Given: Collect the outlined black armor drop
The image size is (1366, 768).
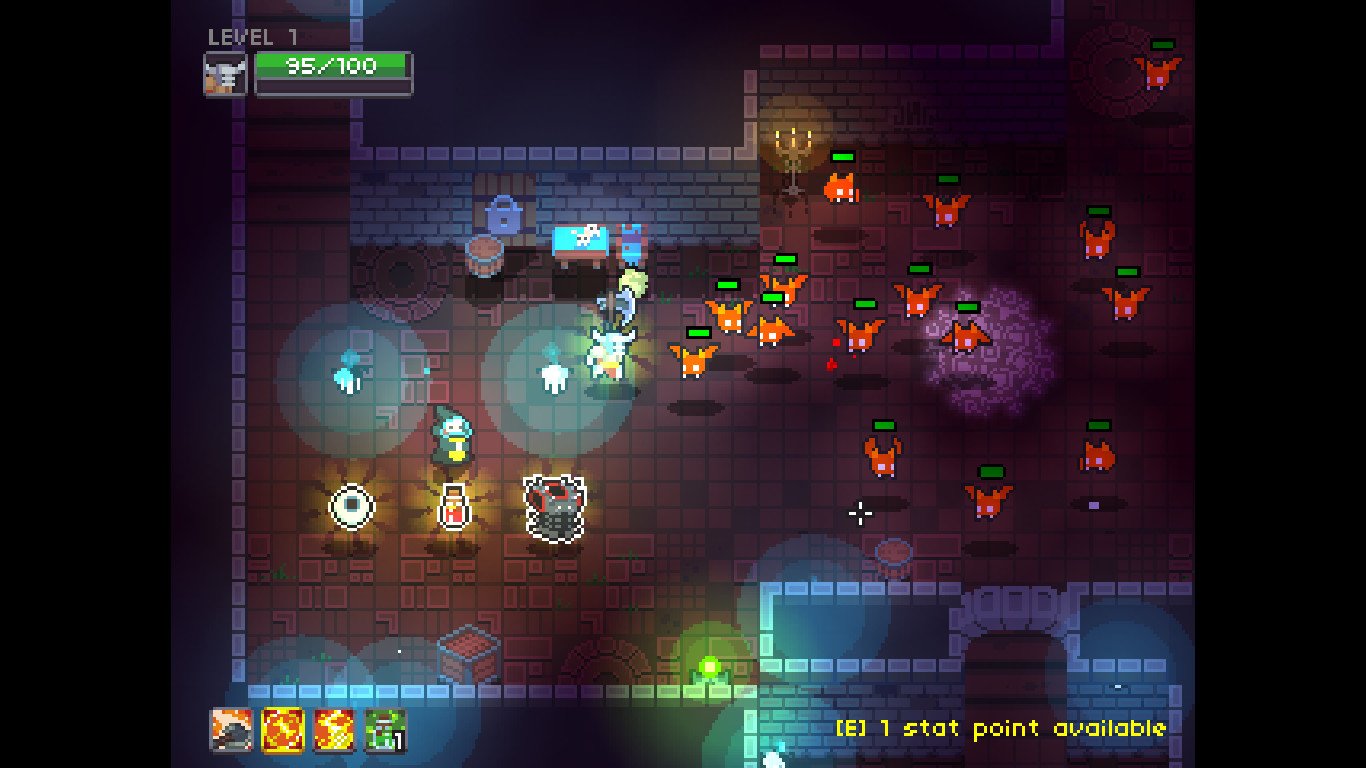Looking at the screenshot, I should [554, 510].
